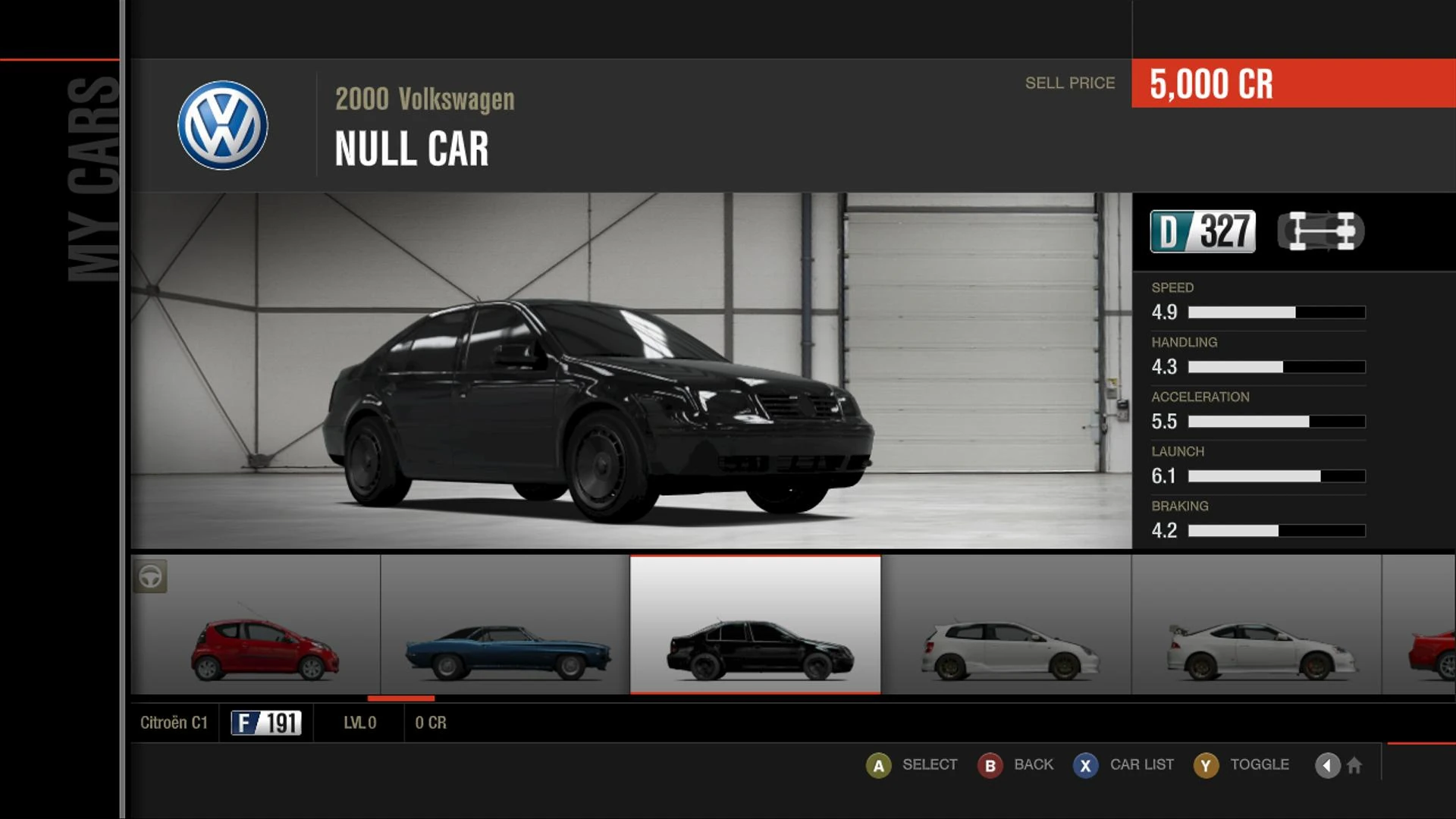The image size is (1456, 819).
Task: Open the CAR LIST option
Action: click(1141, 764)
